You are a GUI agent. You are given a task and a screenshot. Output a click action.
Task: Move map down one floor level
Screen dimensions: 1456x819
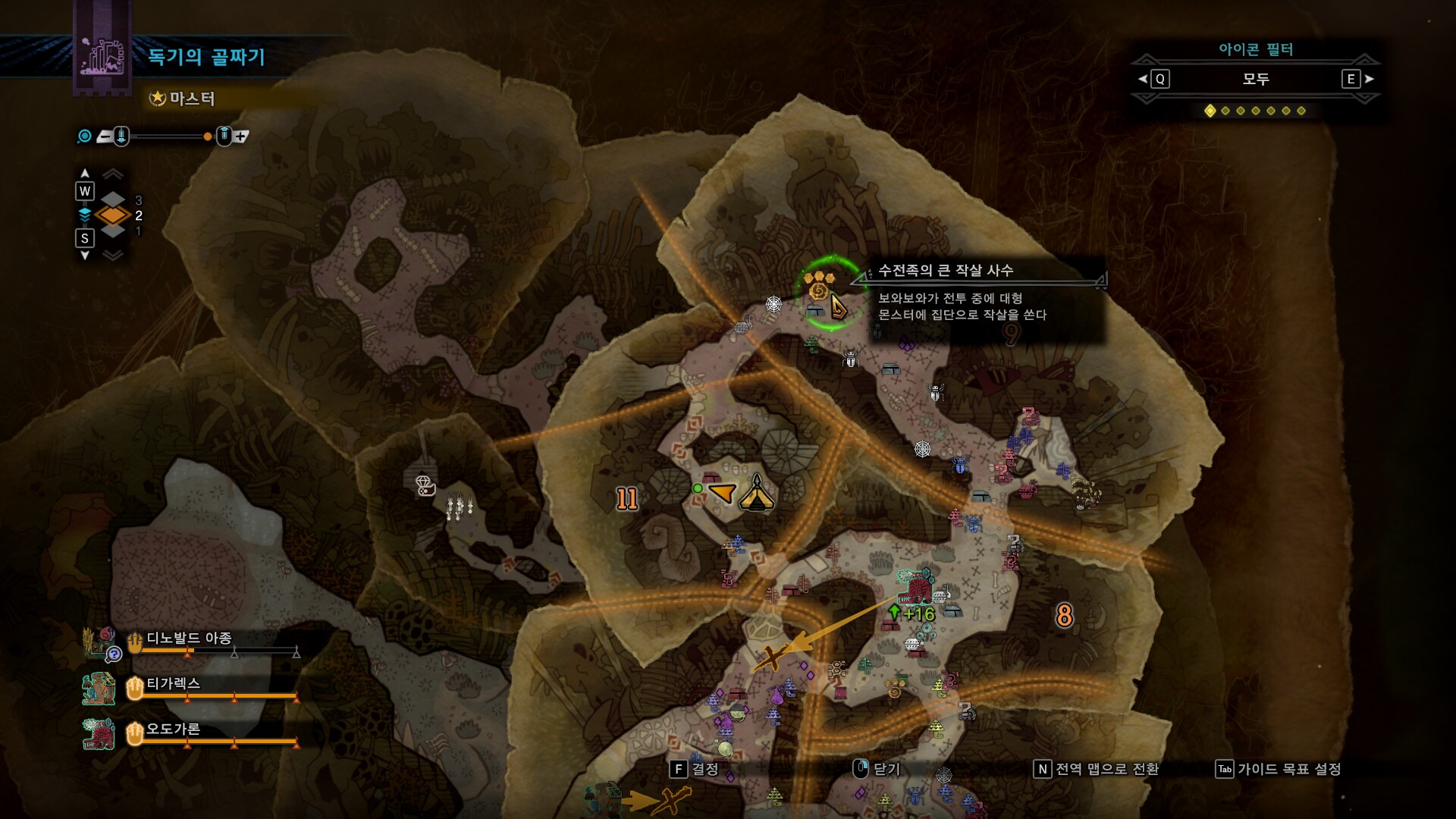(85, 240)
